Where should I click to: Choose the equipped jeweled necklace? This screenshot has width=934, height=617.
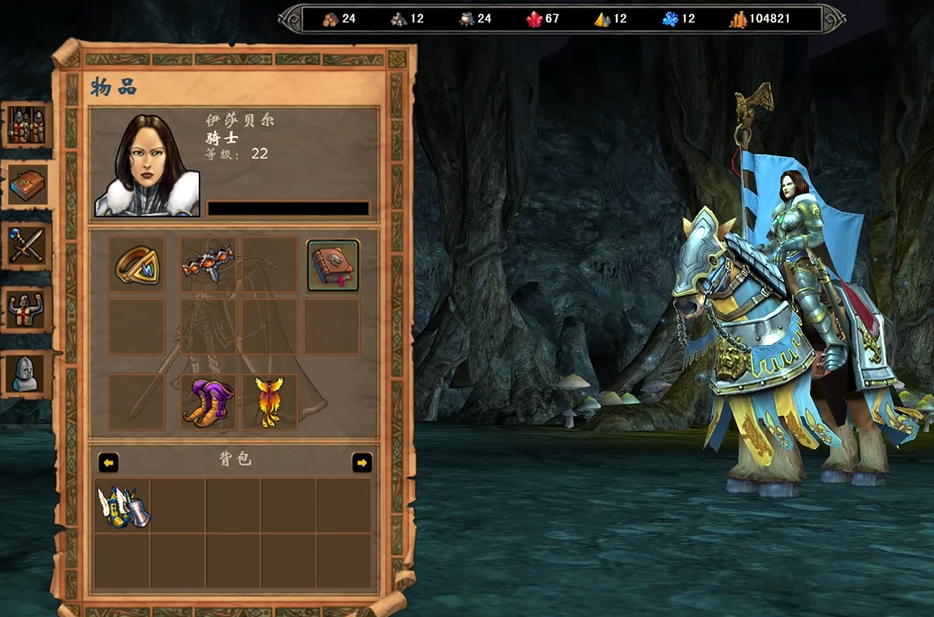tap(209, 264)
